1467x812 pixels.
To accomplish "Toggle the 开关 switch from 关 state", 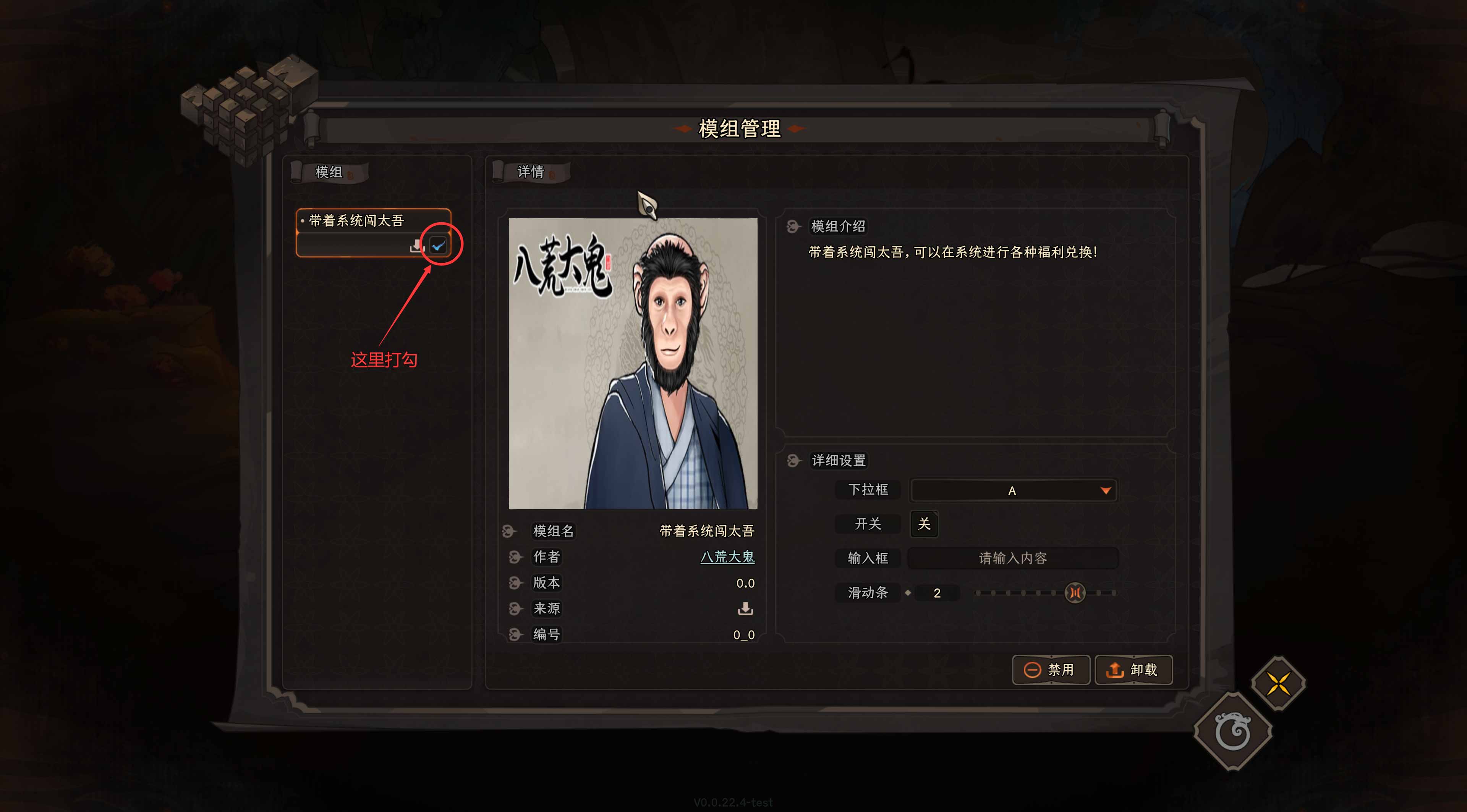I will pos(924,524).
